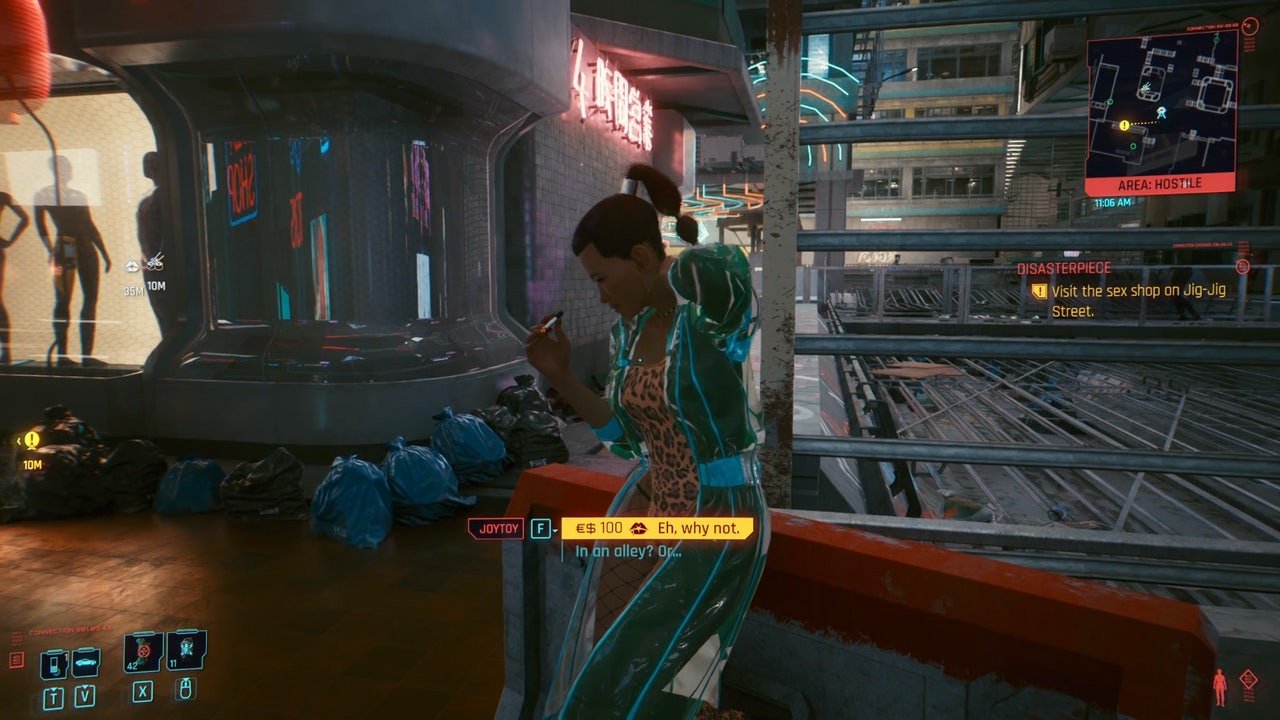
Task: Use the healing inhaler slot showing 42
Action: [x=143, y=652]
